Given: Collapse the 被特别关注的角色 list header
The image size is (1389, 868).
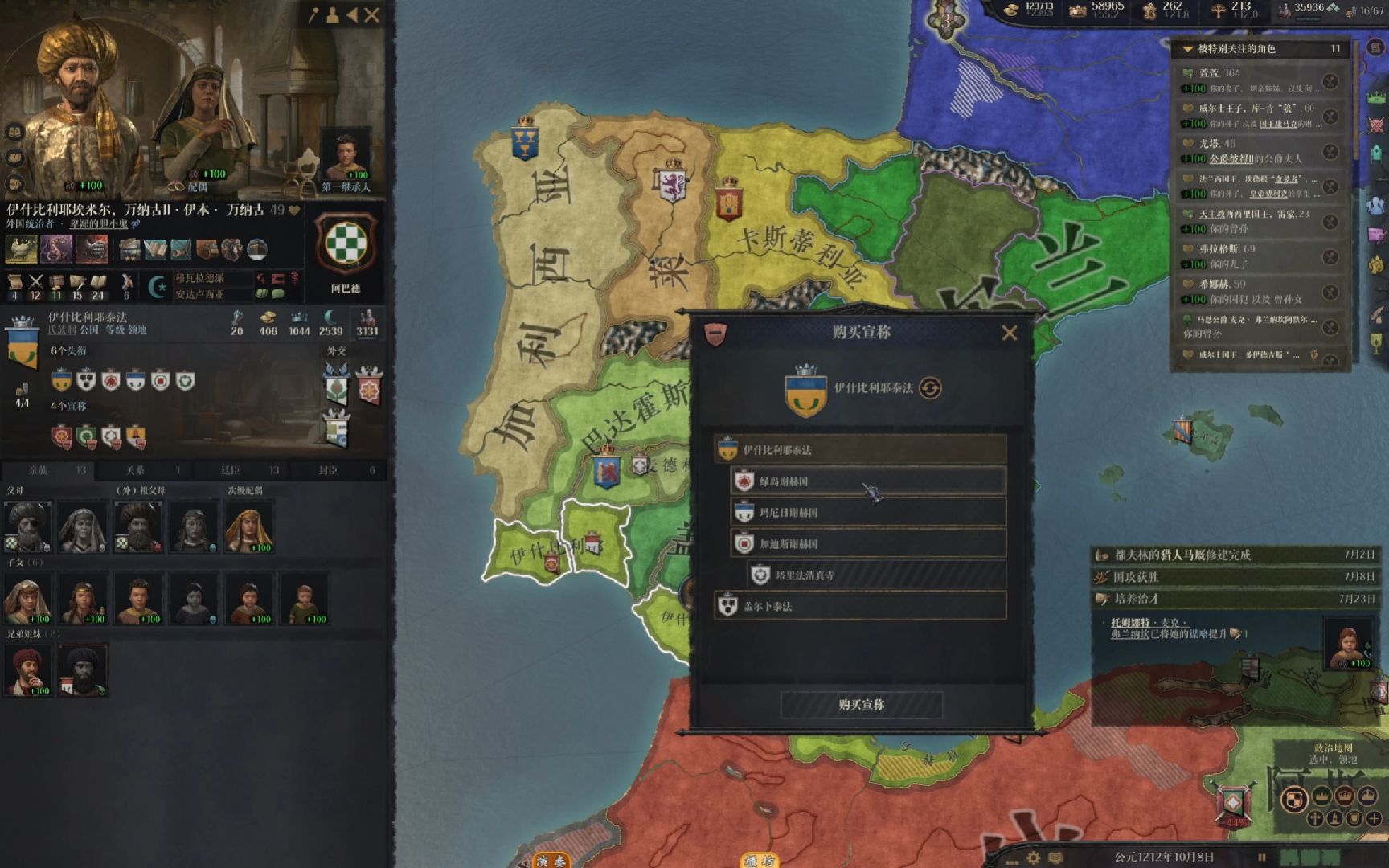Looking at the screenshot, I should tap(1188, 49).
